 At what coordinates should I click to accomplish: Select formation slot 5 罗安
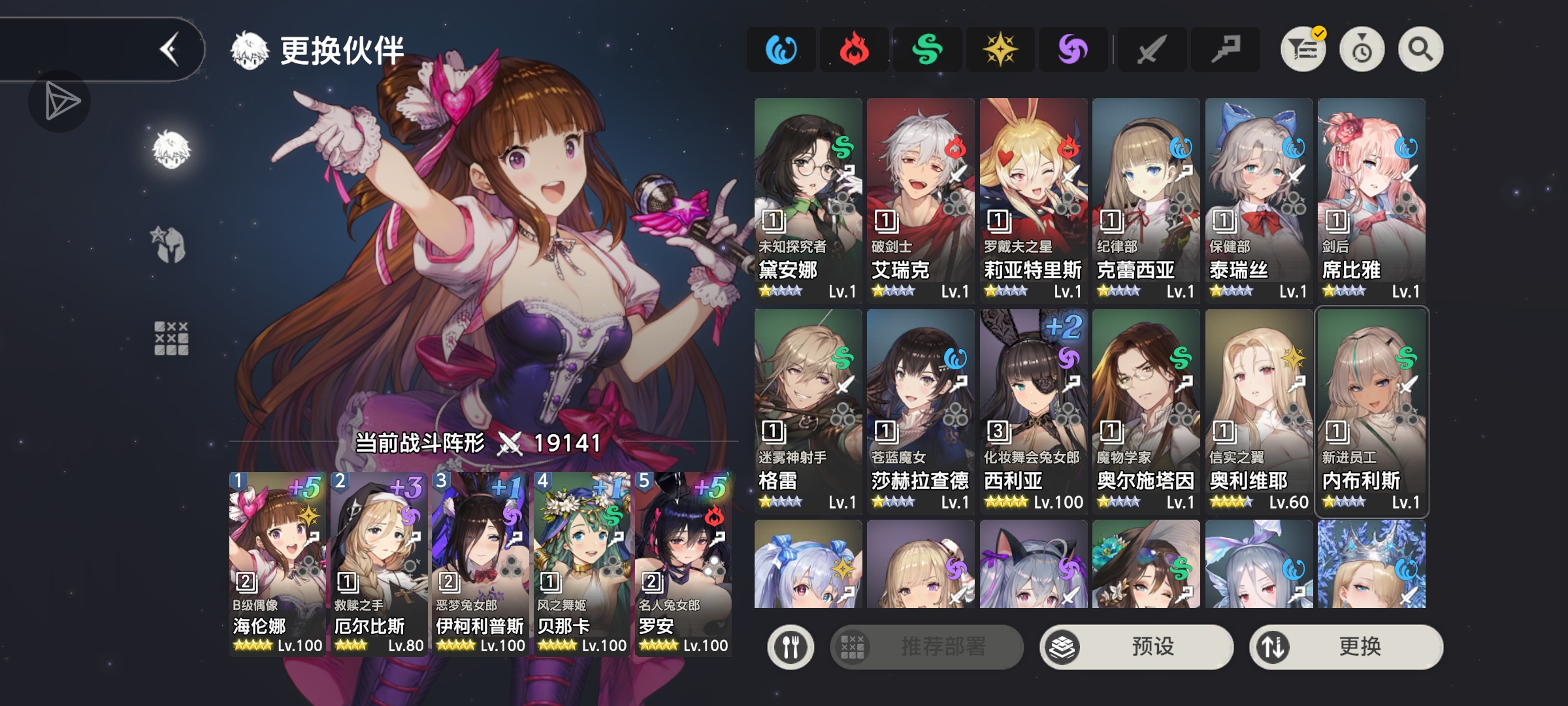click(683, 563)
